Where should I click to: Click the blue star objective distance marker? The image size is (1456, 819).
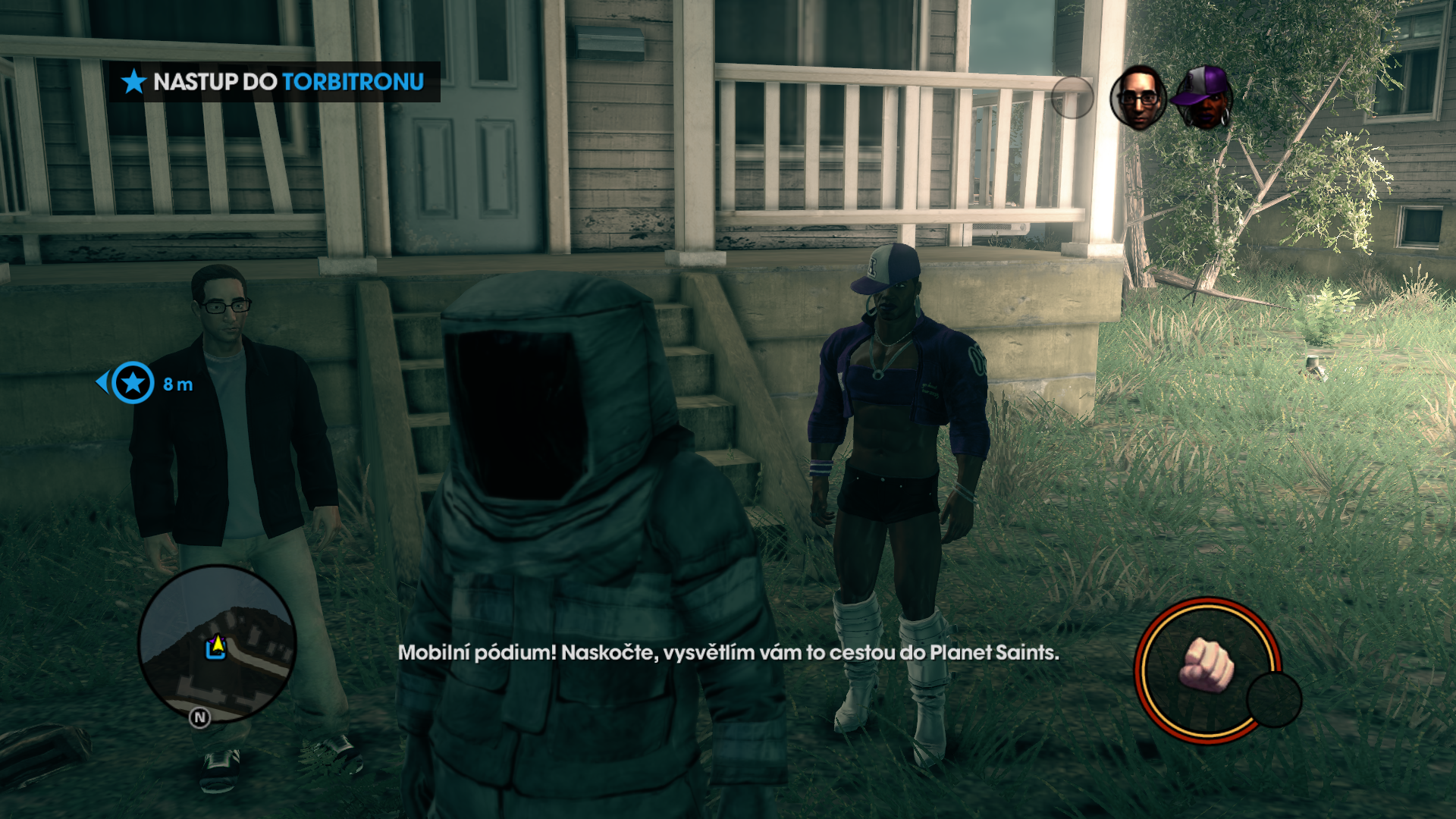coord(133,383)
